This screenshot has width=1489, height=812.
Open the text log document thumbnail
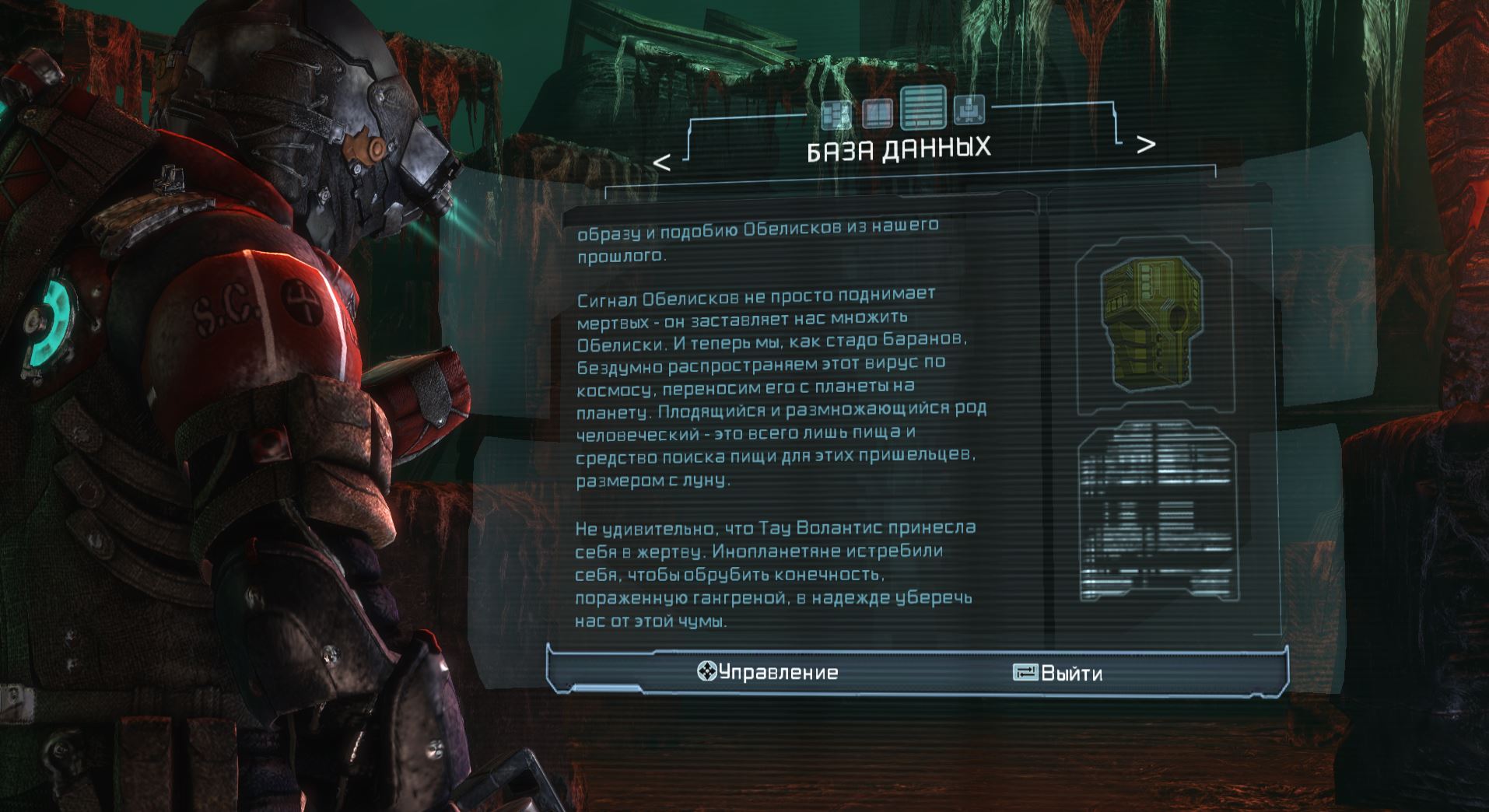1157,512
